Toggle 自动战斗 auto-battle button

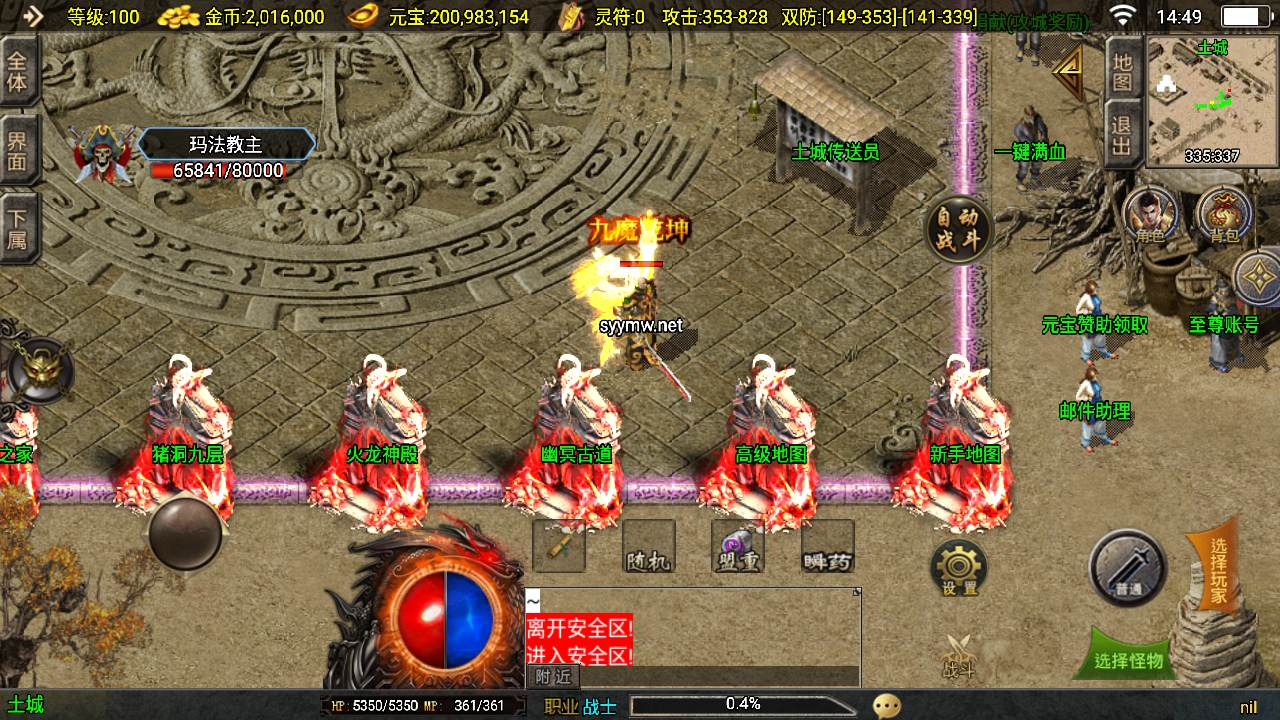[958, 231]
